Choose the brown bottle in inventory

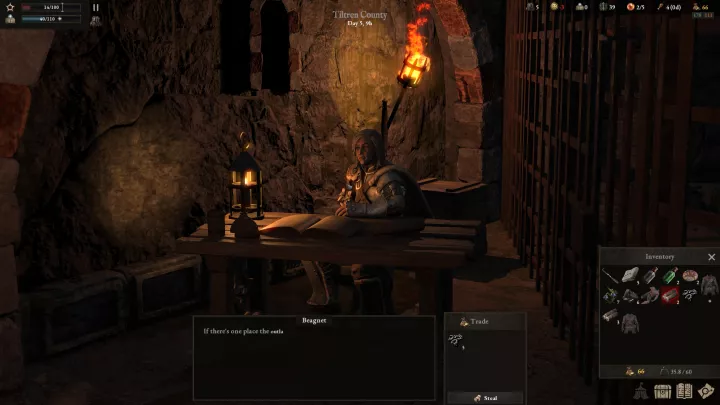click(x=650, y=276)
